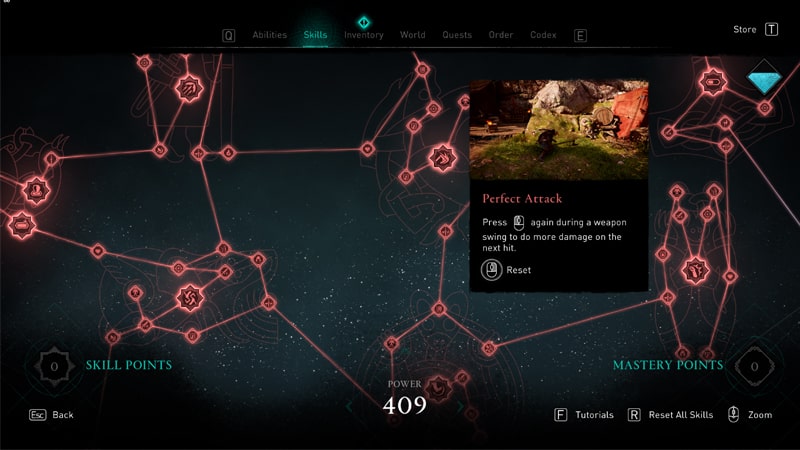Open the Quests tab
The image size is (800, 450).
[456, 35]
